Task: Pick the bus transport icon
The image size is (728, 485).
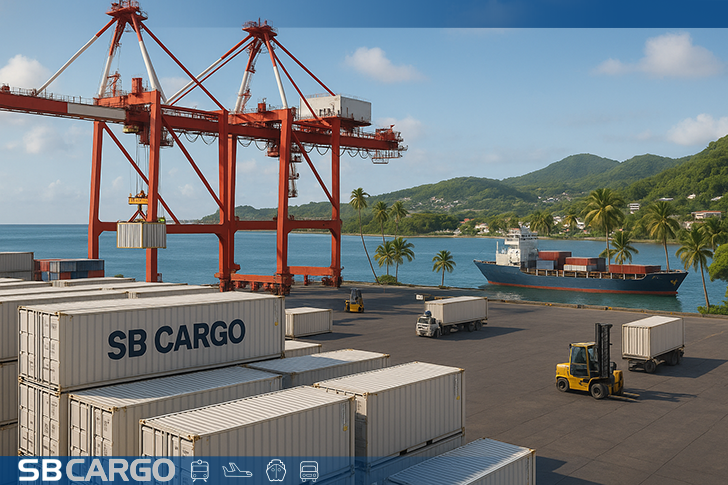Action: click(309, 470)
